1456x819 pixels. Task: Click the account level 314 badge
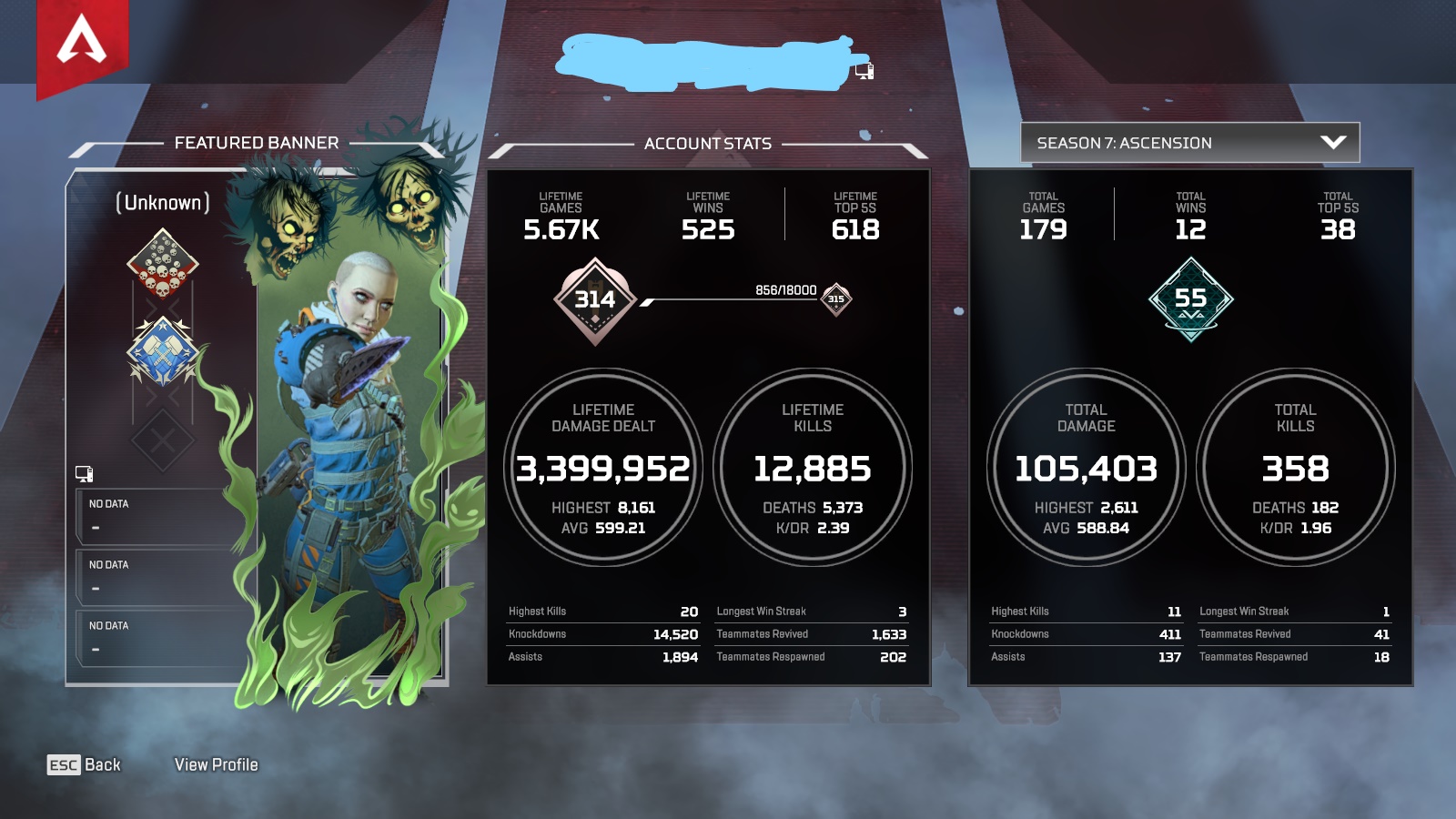(x=592, y=298)
